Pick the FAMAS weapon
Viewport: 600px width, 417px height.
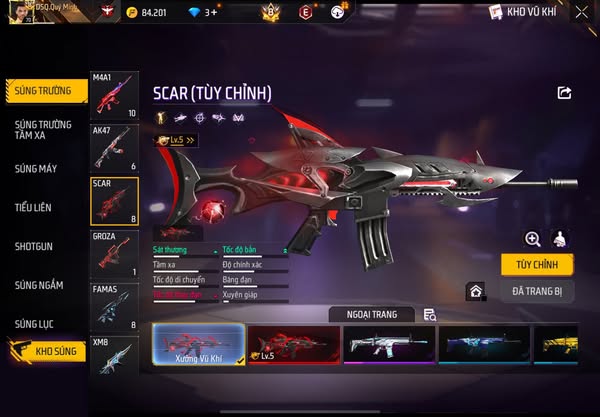[x=113, y=307]
